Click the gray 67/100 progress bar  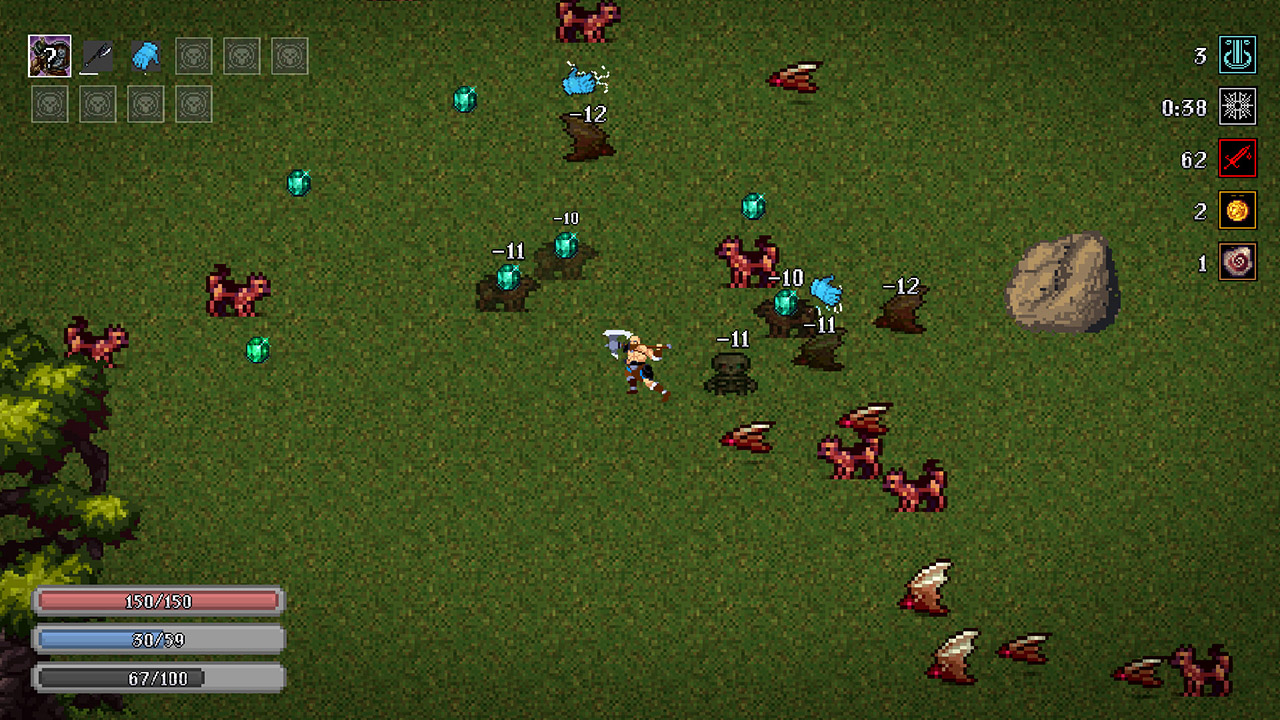click(158, 677)
